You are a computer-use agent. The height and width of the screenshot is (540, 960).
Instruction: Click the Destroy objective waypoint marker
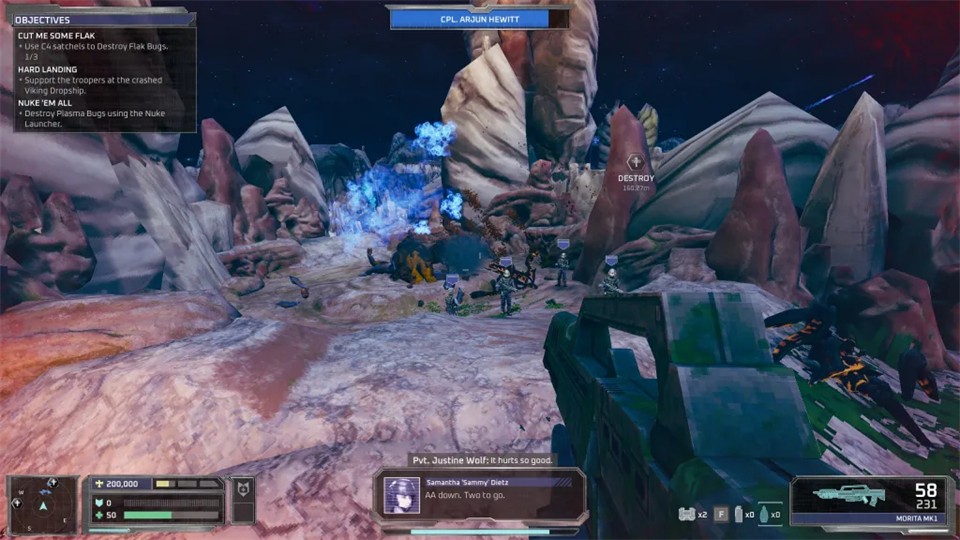click(x=635, y=162)
